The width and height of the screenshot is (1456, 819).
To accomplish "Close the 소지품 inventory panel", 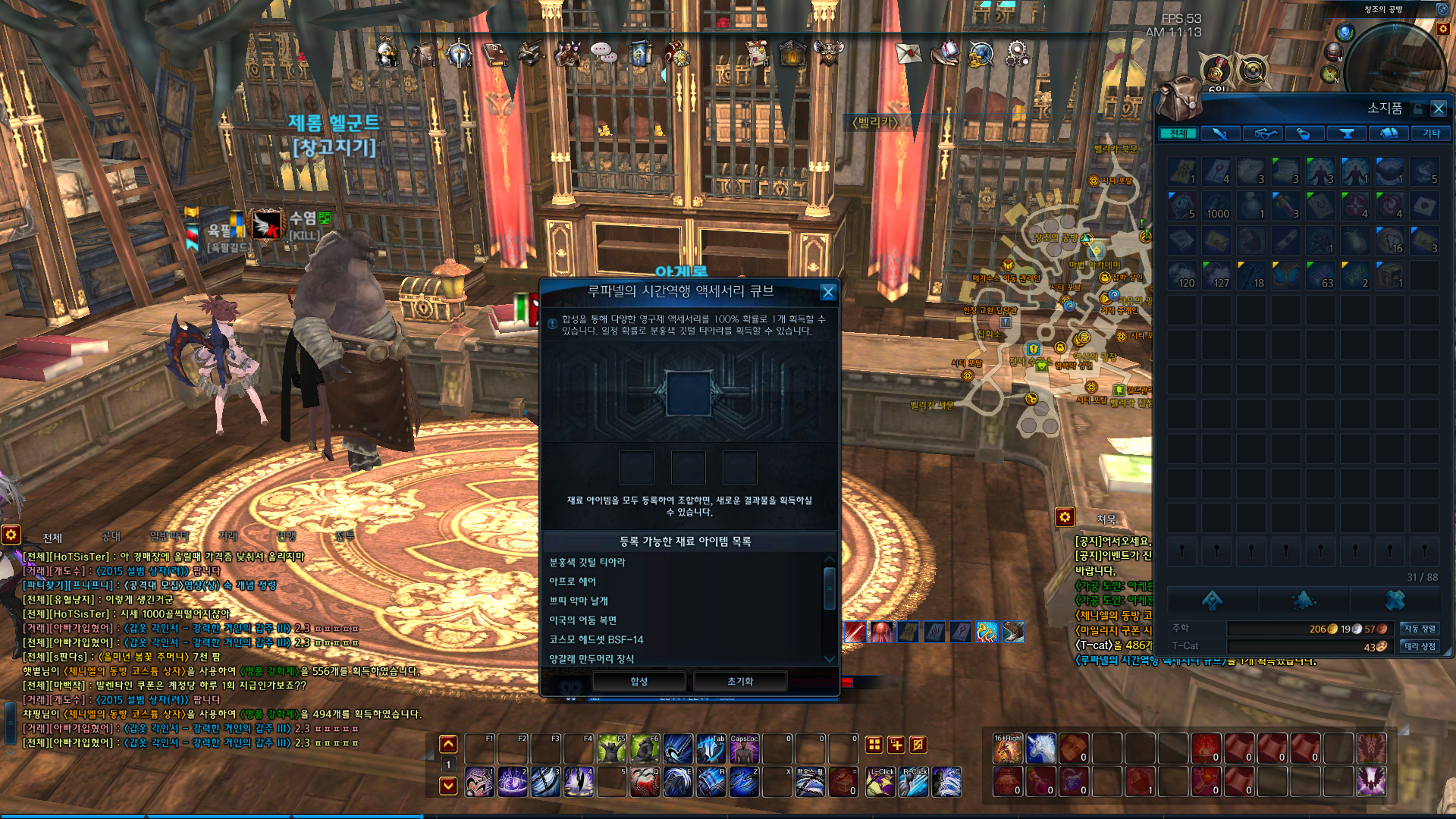I will (x=1439, y=108).
